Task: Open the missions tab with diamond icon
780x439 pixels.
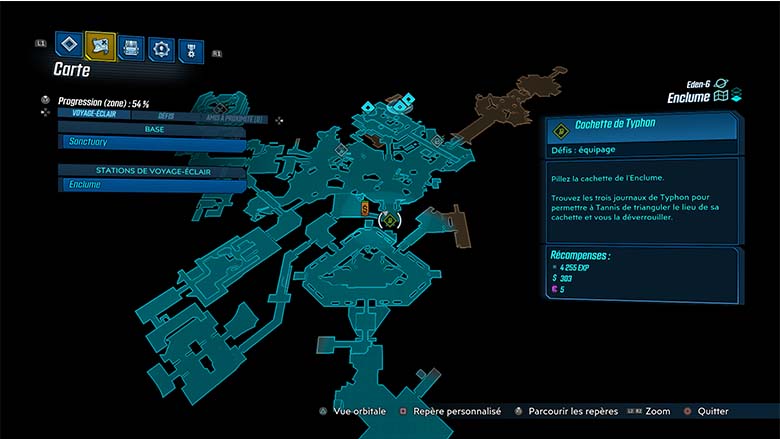Action: click(x=68, y=44)
